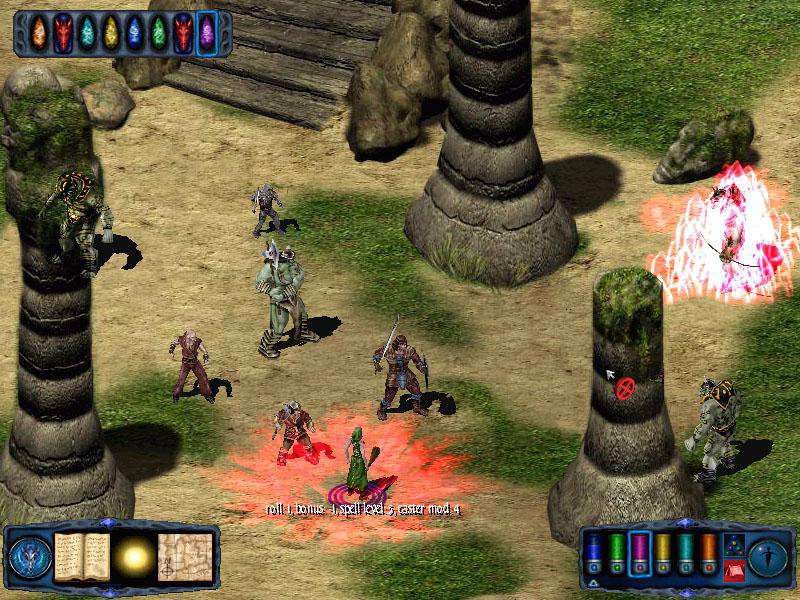The height and width of the screenshot is (600, 800).
Task: Select the cyan flame rune
Action: 87,33
